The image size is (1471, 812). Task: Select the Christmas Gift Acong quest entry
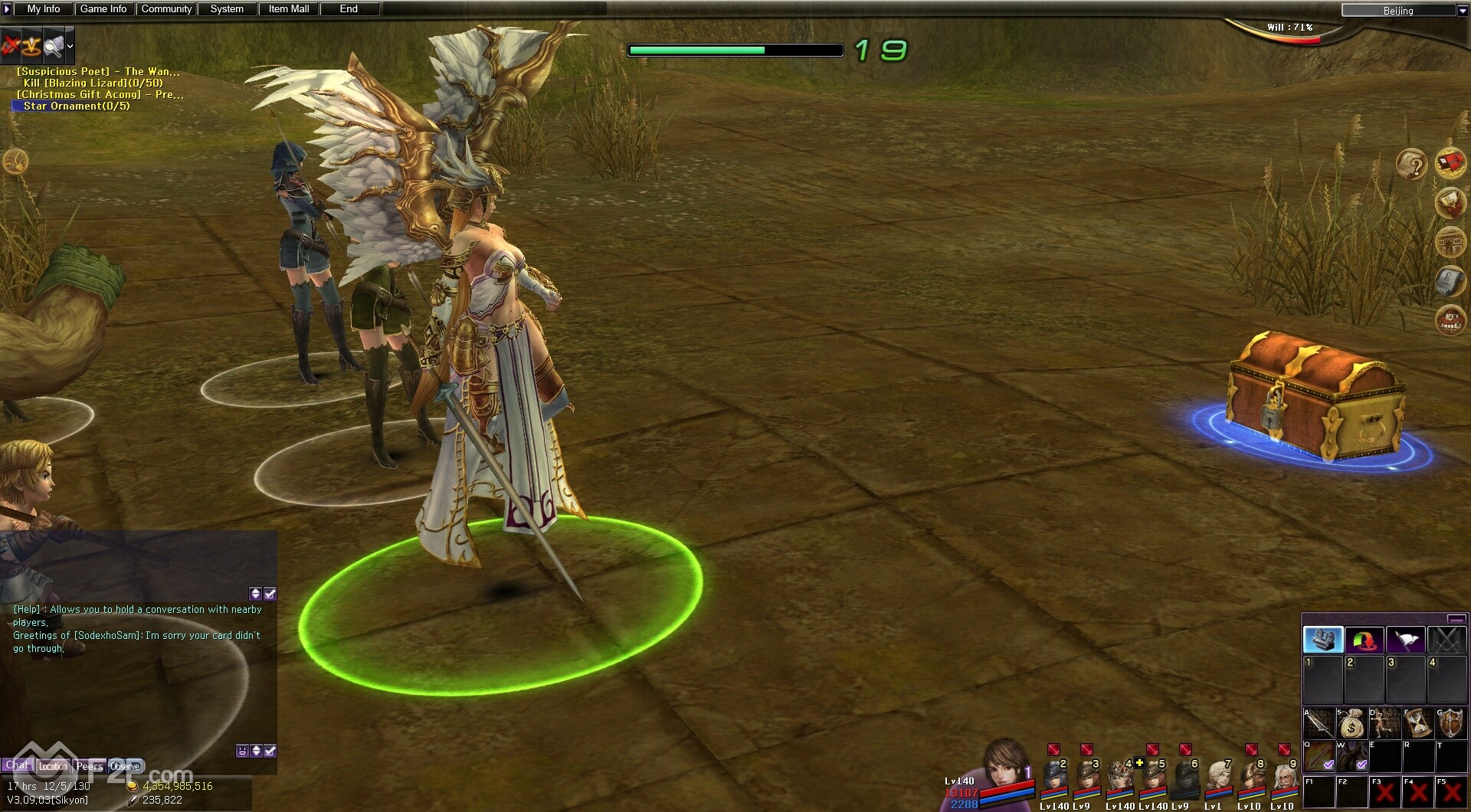[x=100, y=94]
